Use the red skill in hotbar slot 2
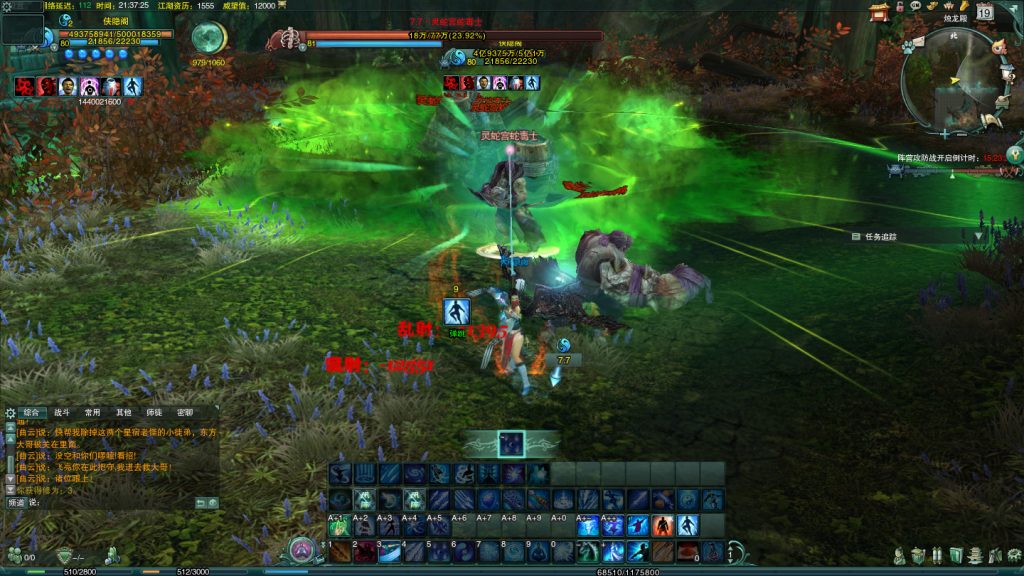Screen dimensions: 1024x576 click(365, 551)
